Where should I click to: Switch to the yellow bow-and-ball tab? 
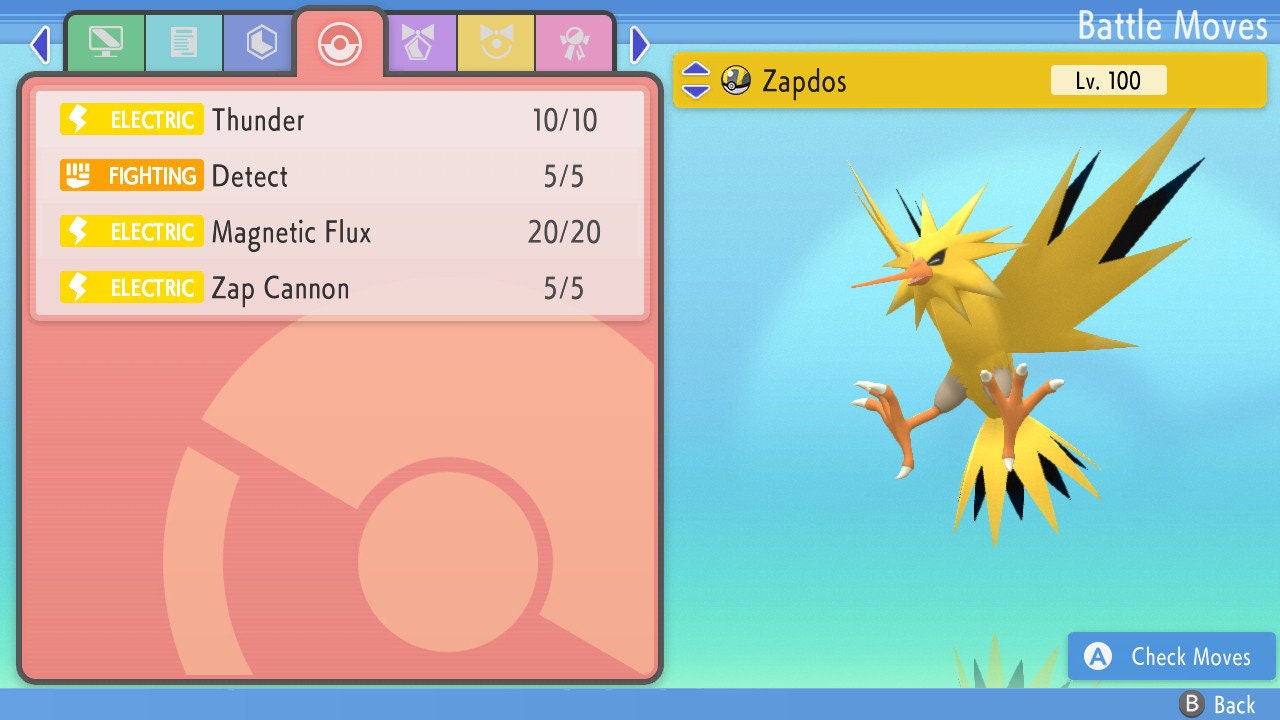point(497,43)
